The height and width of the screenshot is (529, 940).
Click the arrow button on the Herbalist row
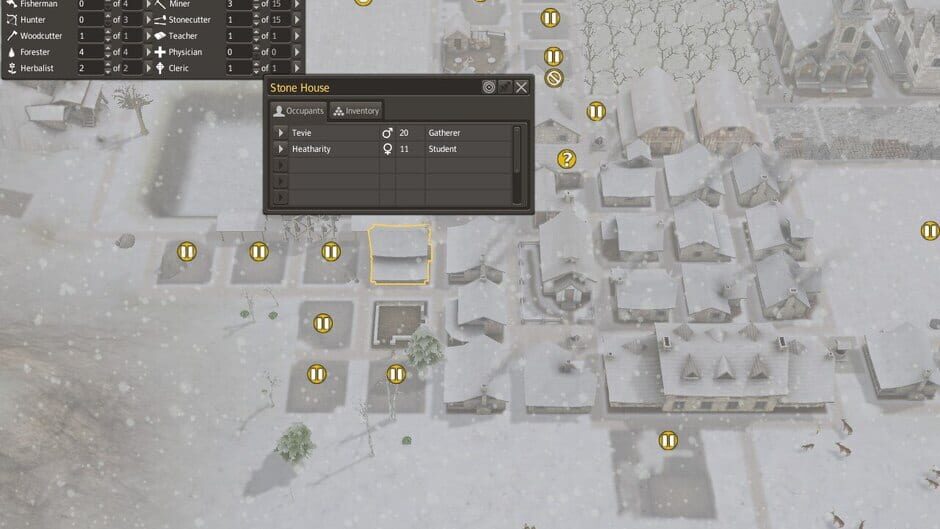(x=150, y=68)
